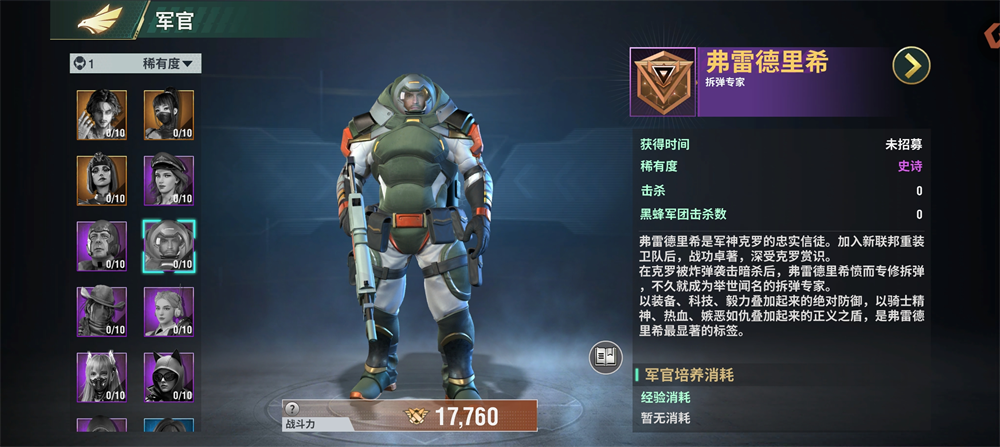Pick the cat-eared masked officer portrait
Screen dimensions: 1000x447
102,377
